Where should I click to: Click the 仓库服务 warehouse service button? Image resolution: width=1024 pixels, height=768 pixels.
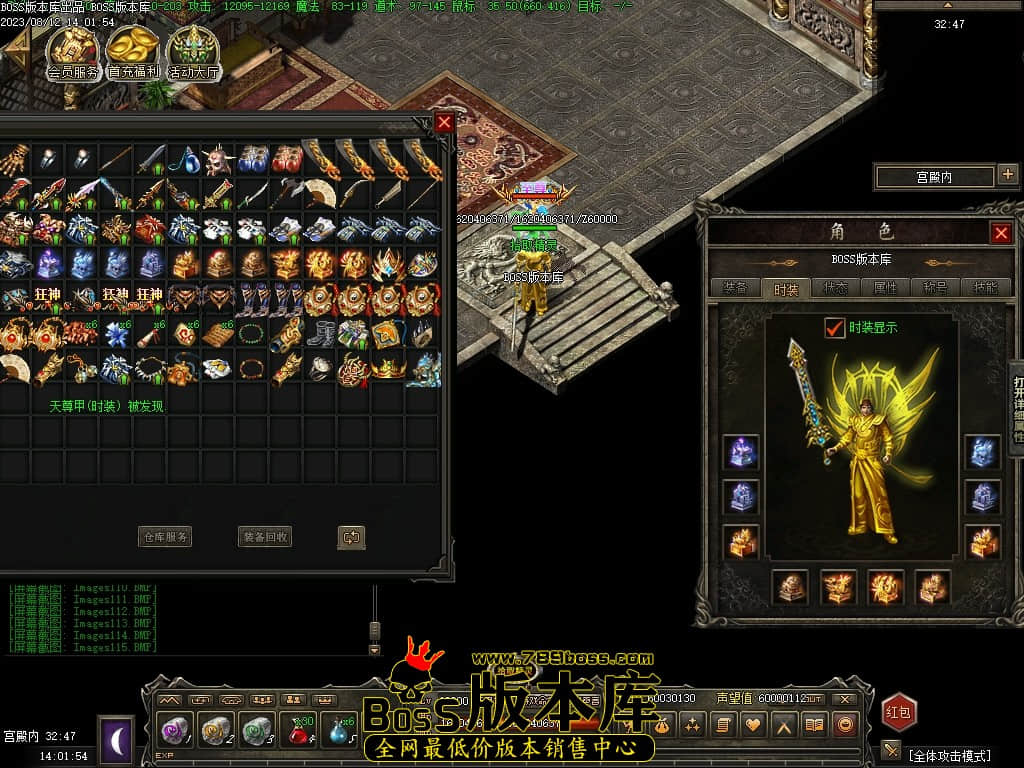pos(164,537)
